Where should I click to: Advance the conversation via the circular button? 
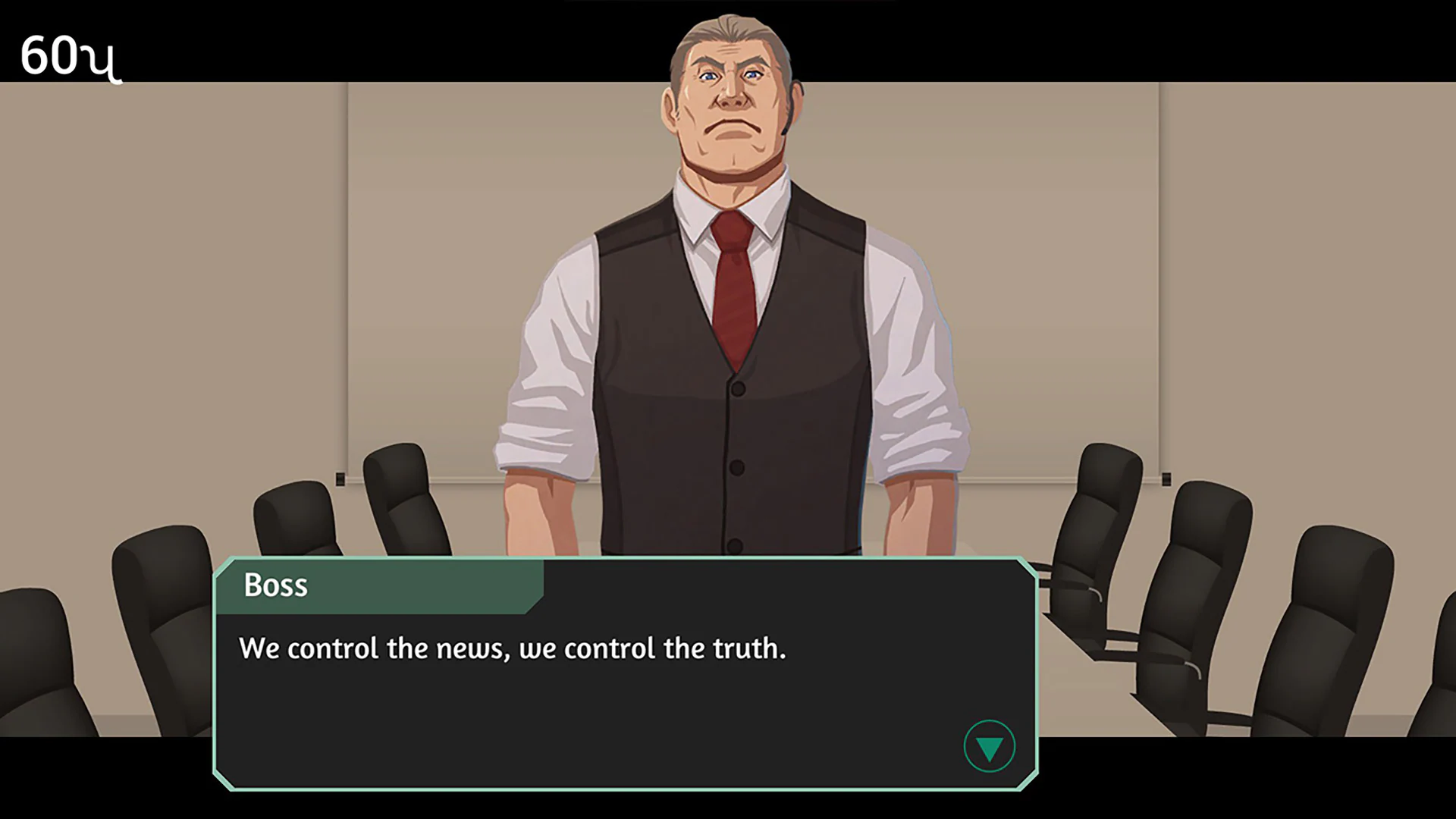[989, 746]
